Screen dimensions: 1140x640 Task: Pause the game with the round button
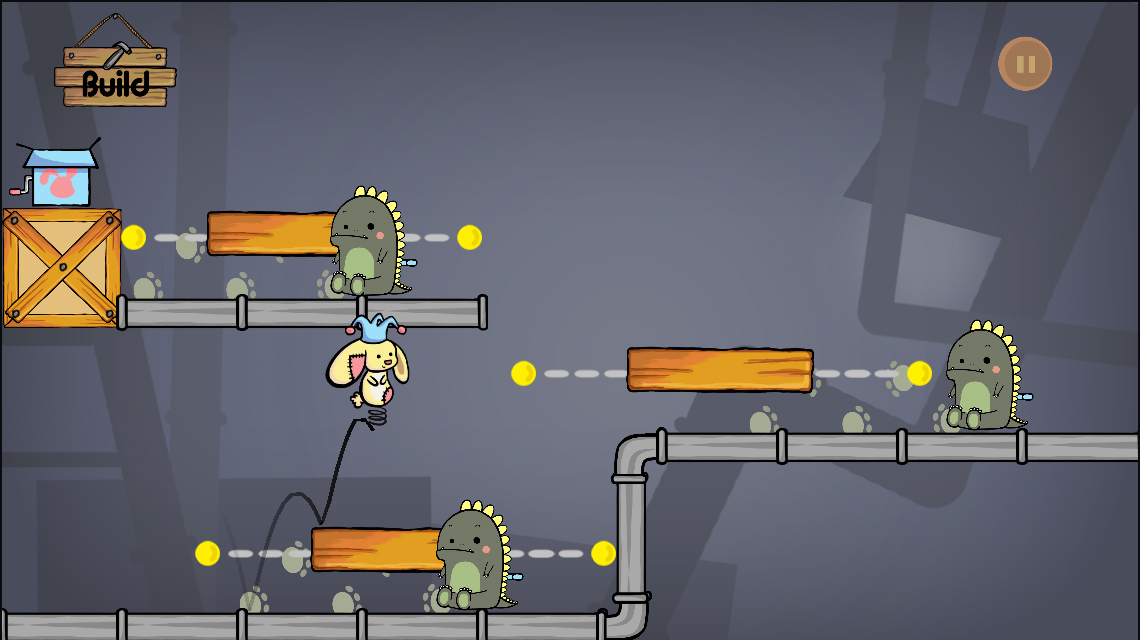pos(1025,64)
